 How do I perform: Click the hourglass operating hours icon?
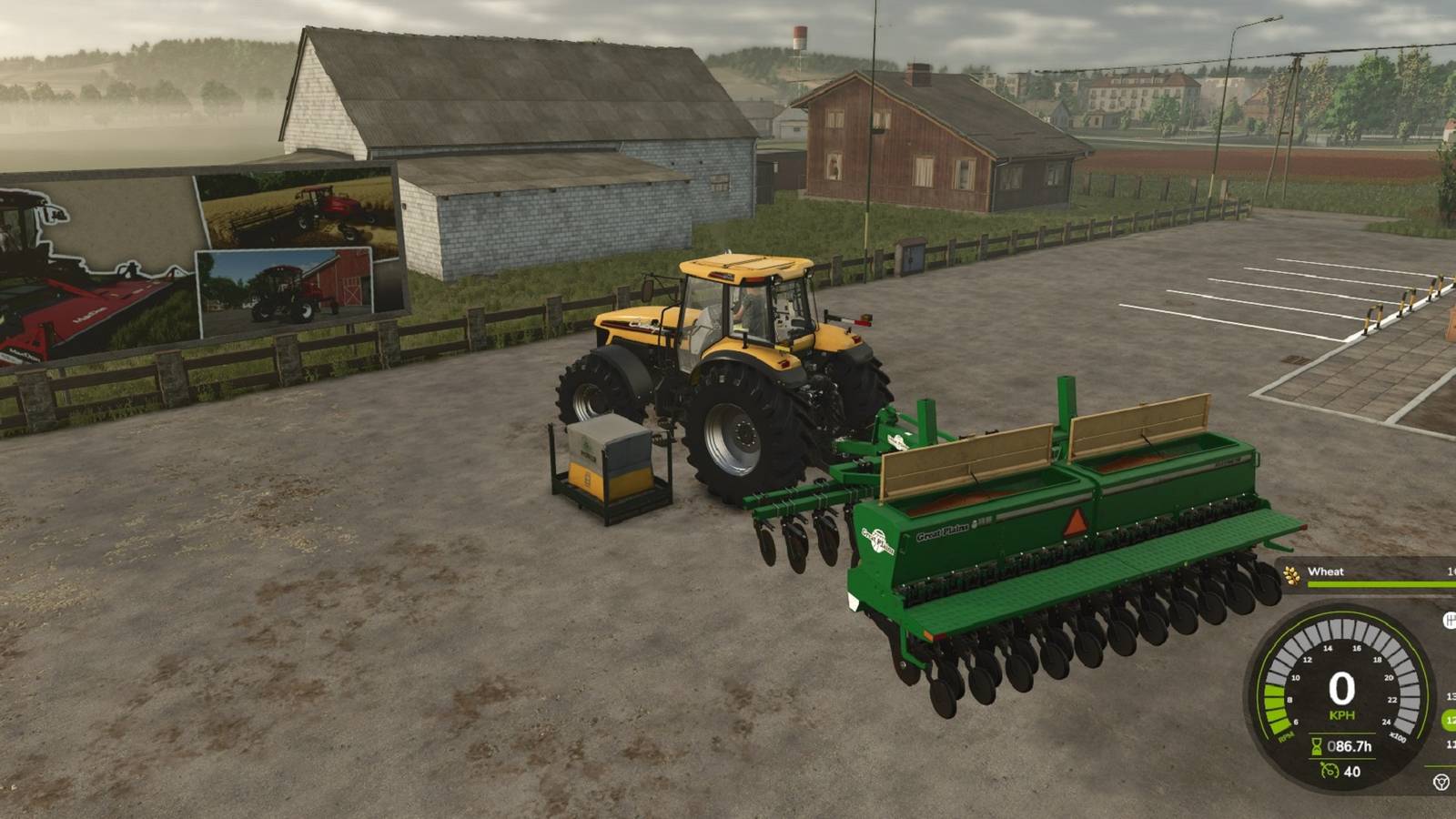pos(1316,746)
